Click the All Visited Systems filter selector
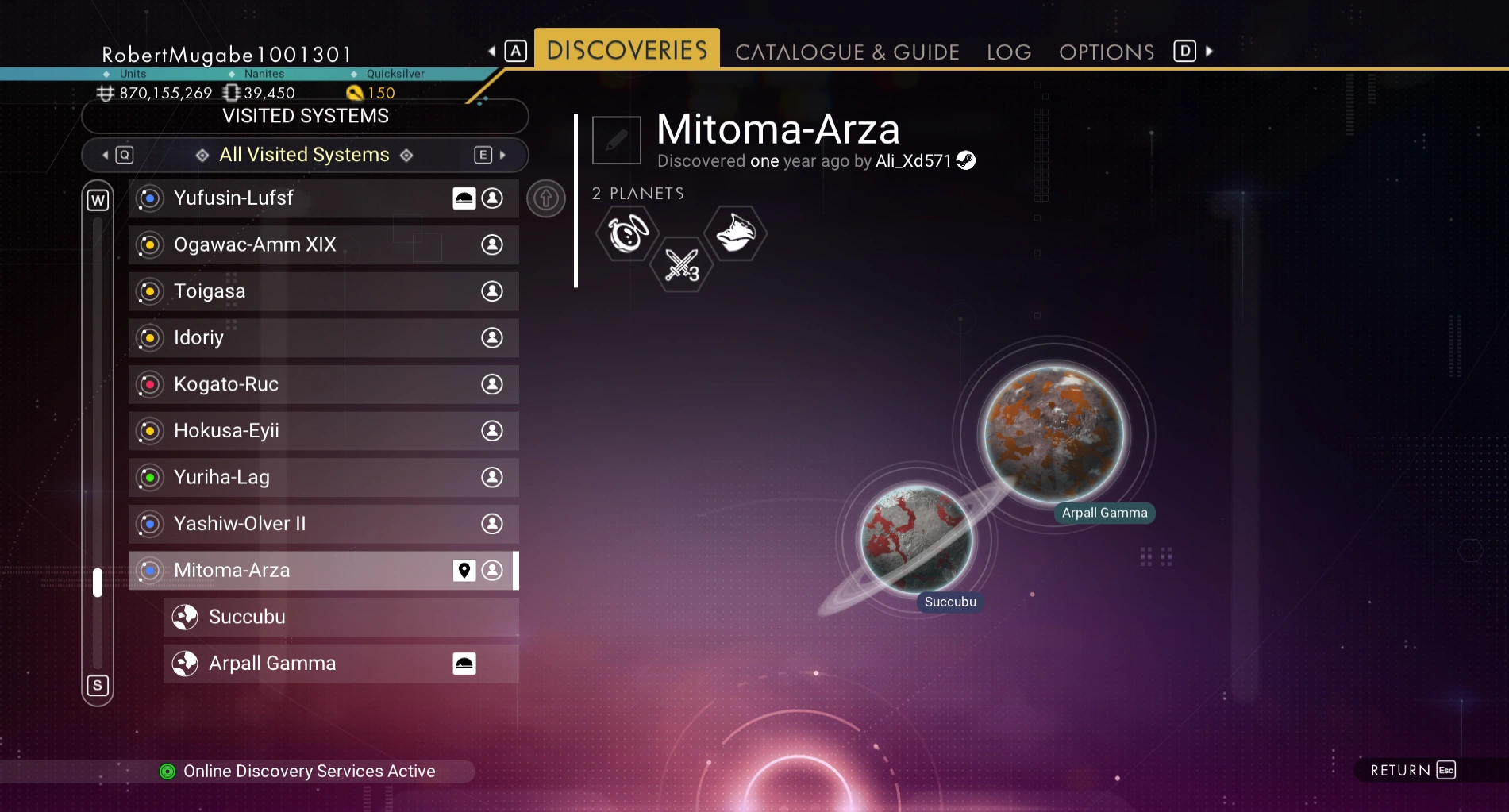This screenshot has width=1509, height=812. (304, 155)
